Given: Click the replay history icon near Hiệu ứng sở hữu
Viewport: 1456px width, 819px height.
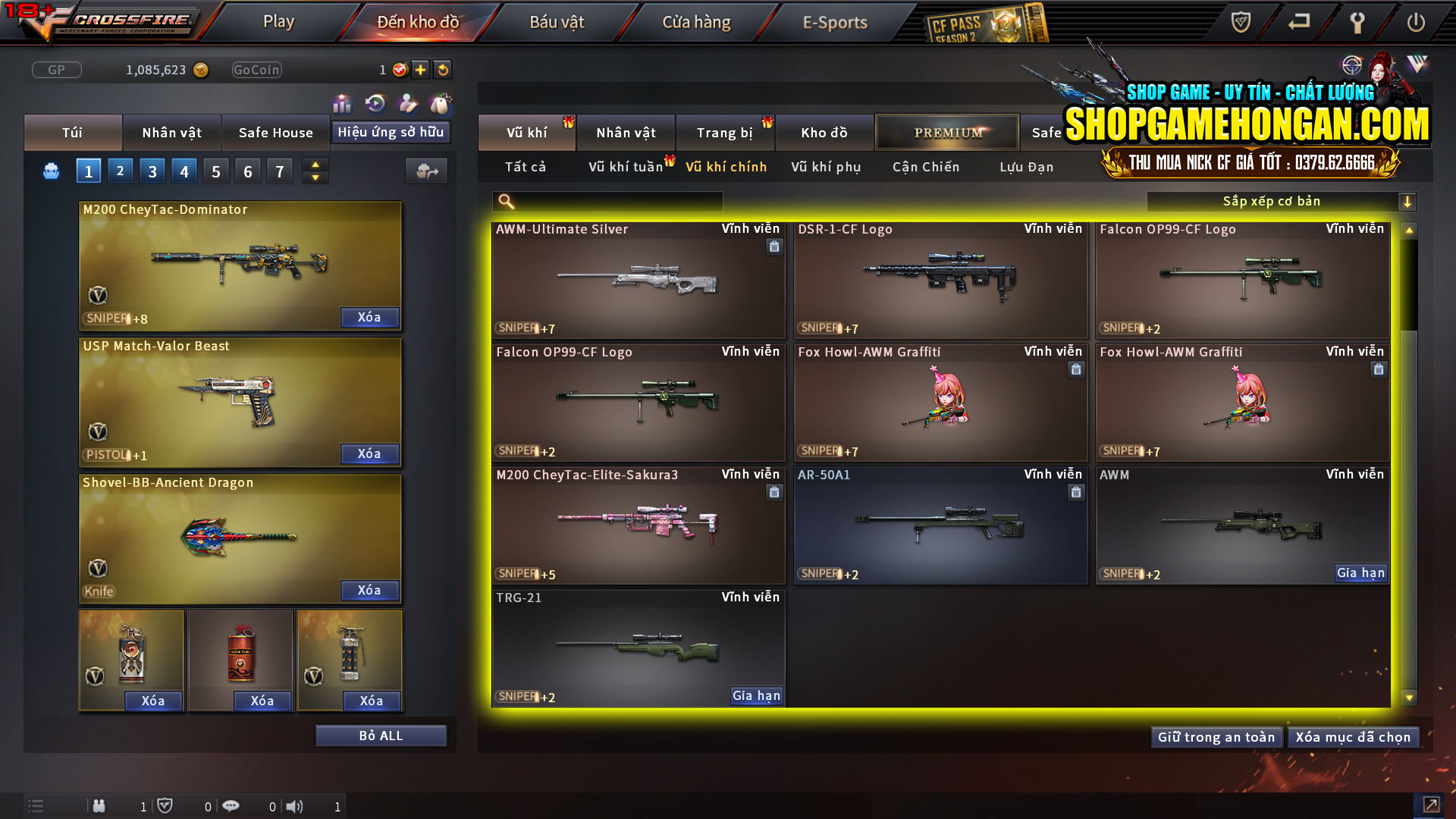Looking at the screenshot, I should [374, 102].
